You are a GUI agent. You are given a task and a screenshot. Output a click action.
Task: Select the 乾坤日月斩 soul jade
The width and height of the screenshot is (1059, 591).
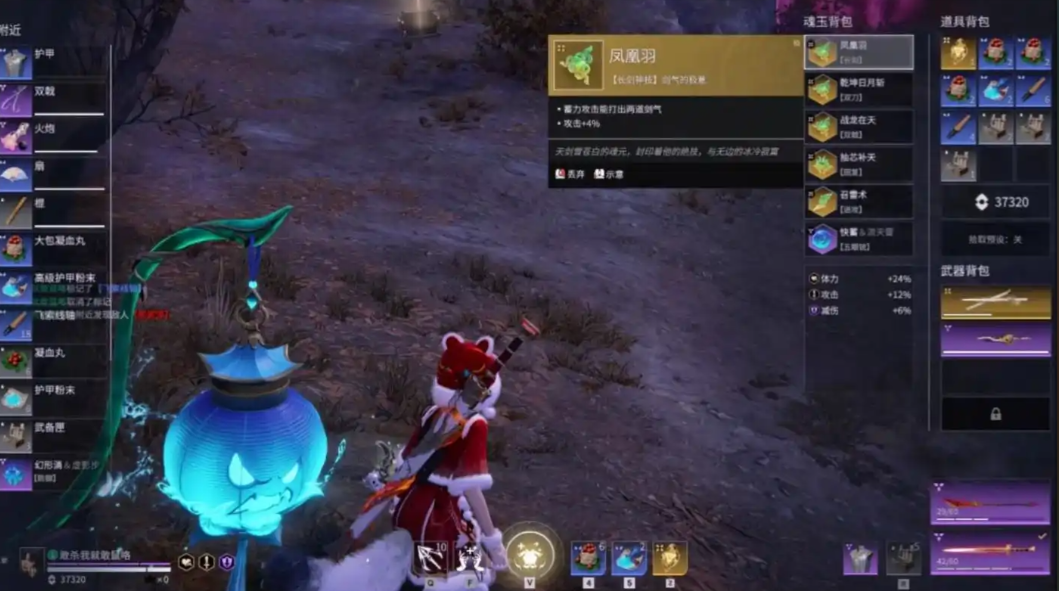click(x=859, y=90)
